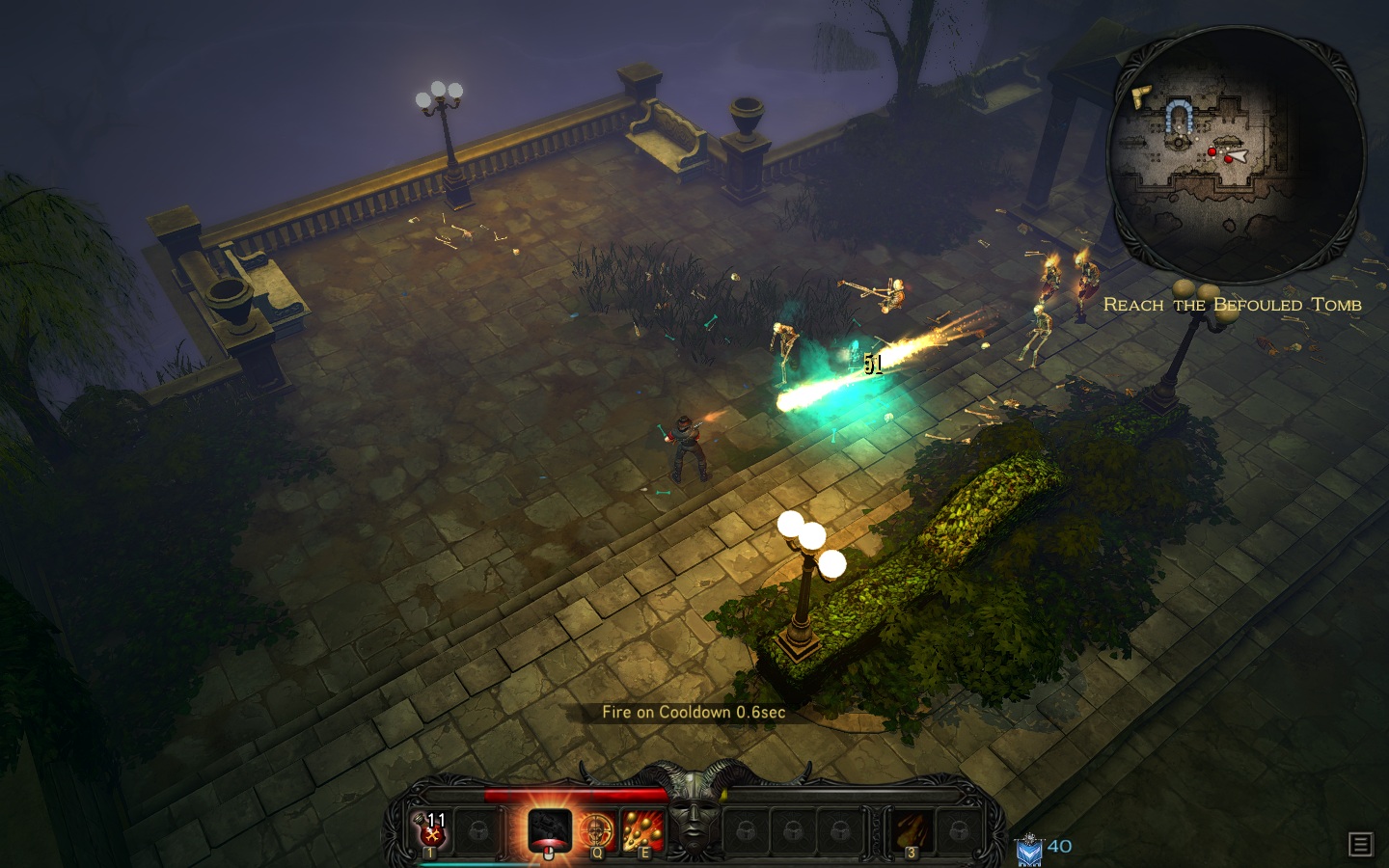Viewport: 1389px width, 868px height.
Task: Click the horned mask emblem on the hotbar
Action: click(x=694, y=822)
